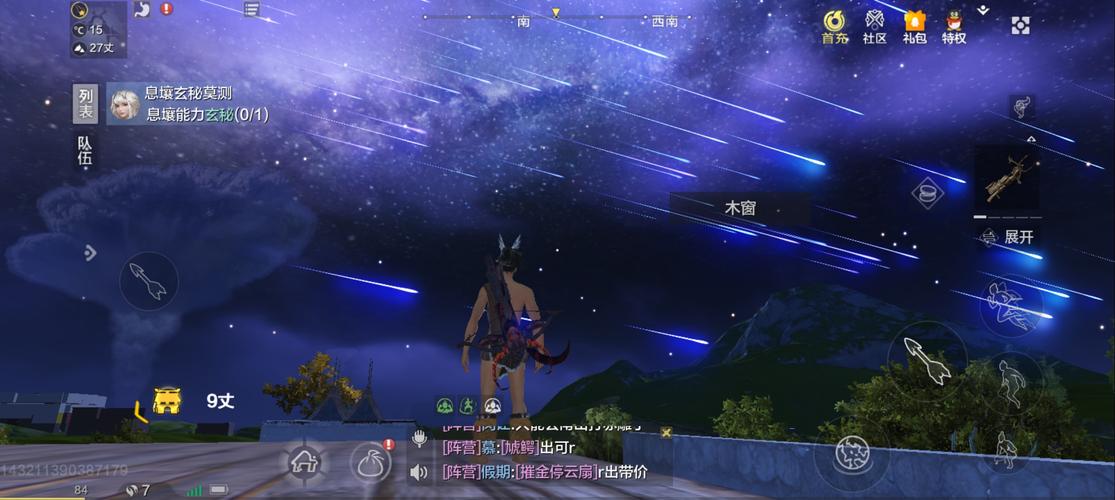This screenshot has height=500, width=1115.
Task: Open the 首充 first-recharge offer
Action: coord(835,26)
